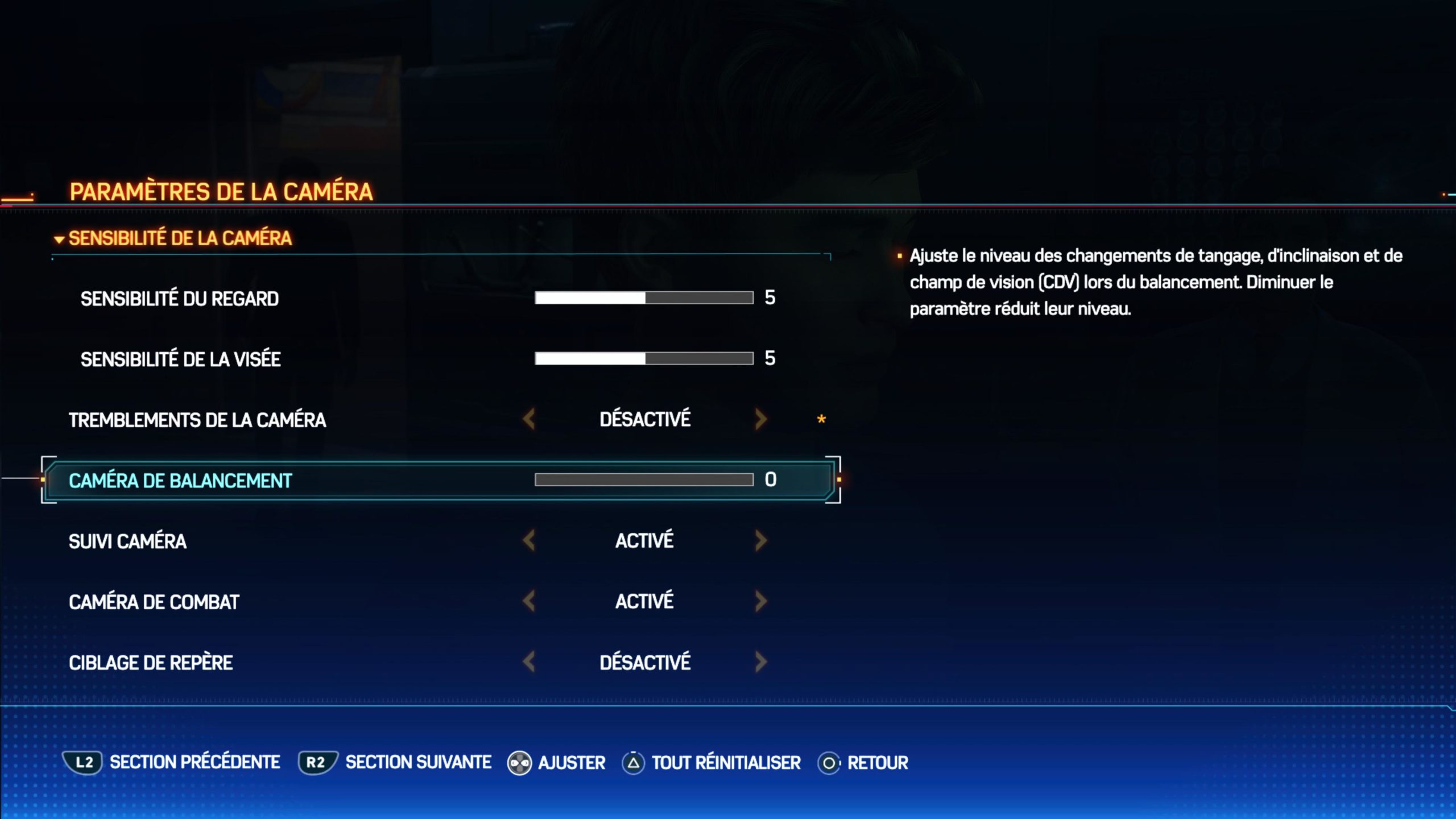Set the Caméra de balancement slider
This screenshot has width=1456, height=819.
tap(644, 480)
